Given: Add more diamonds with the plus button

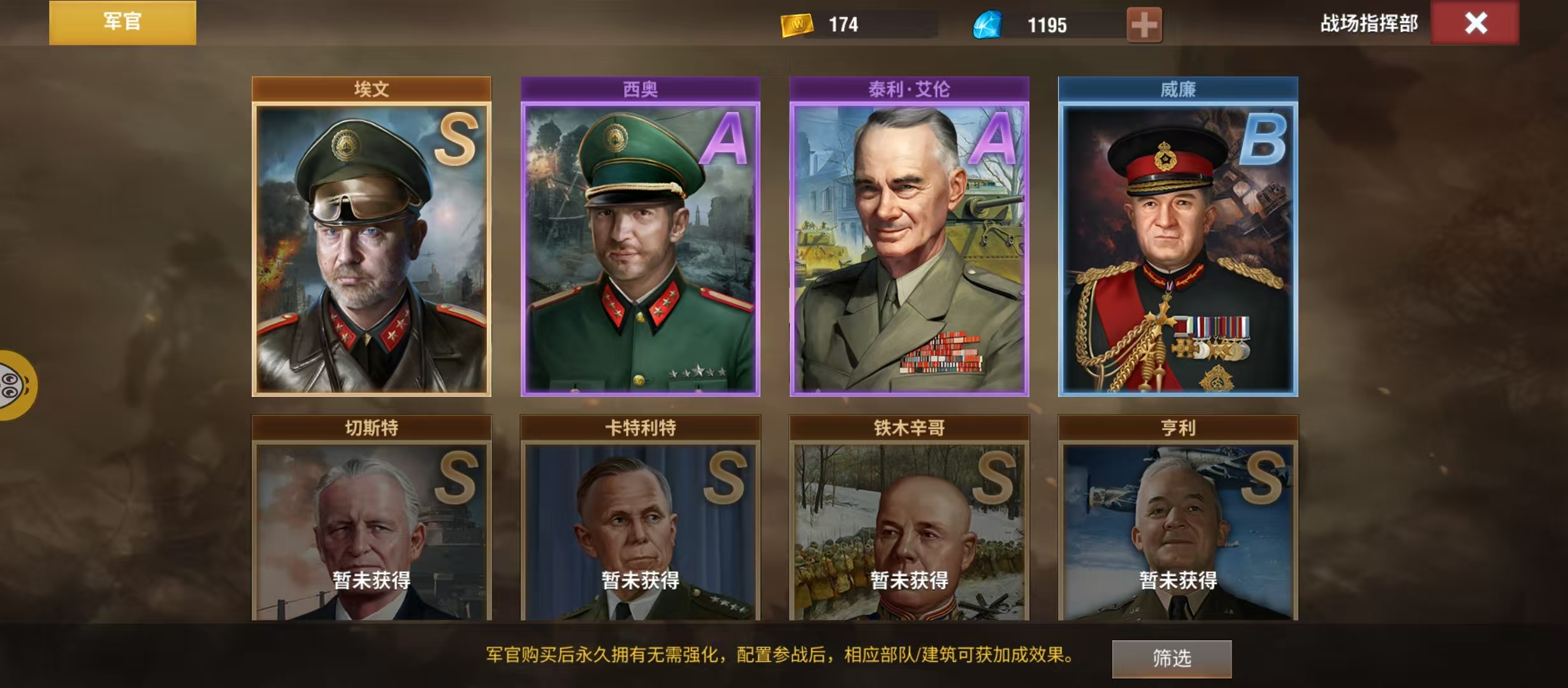Looking at the screenshot, I should pos(1144,25).
